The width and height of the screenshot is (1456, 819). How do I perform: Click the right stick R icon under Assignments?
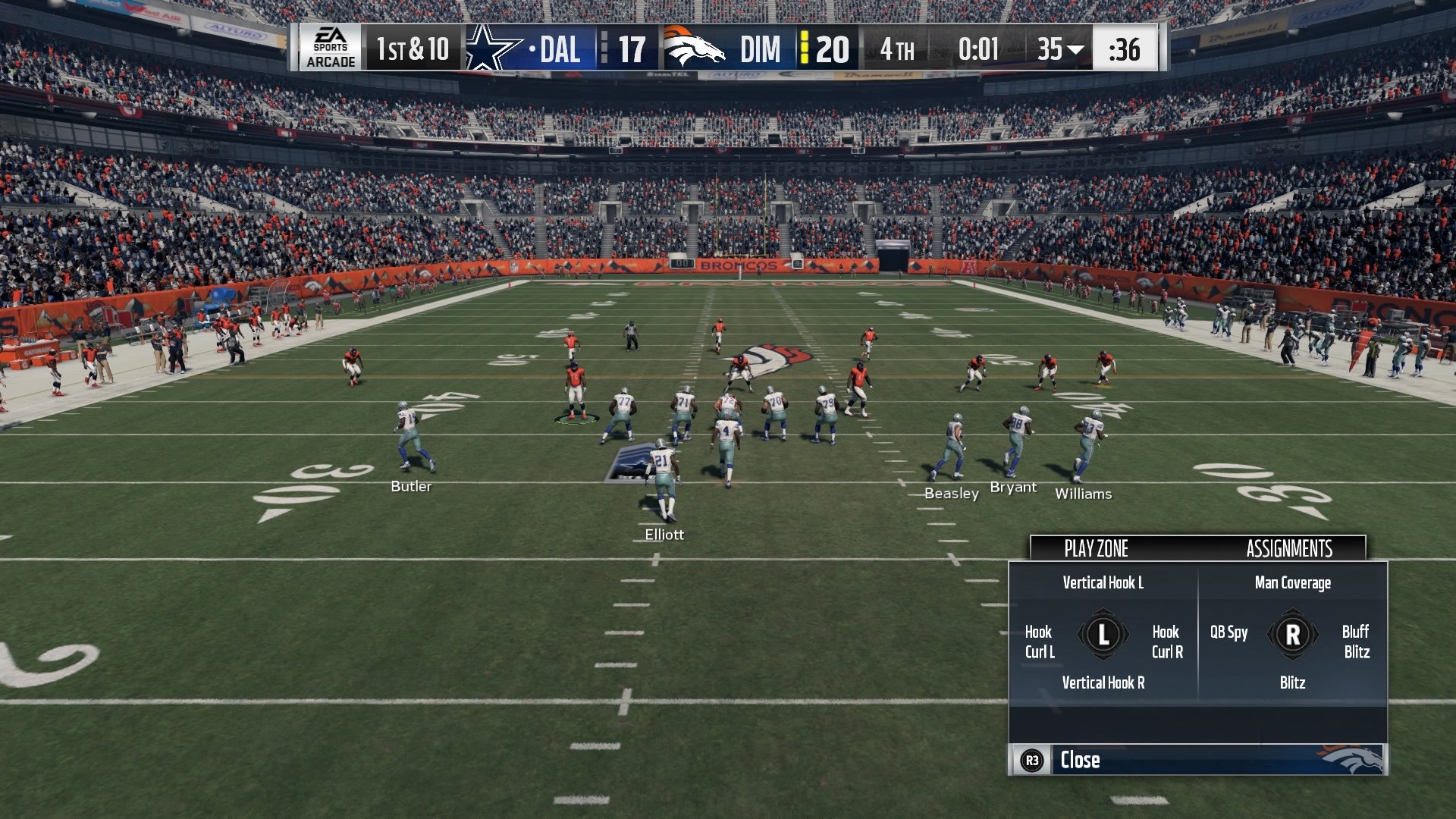coord(1294,635)
